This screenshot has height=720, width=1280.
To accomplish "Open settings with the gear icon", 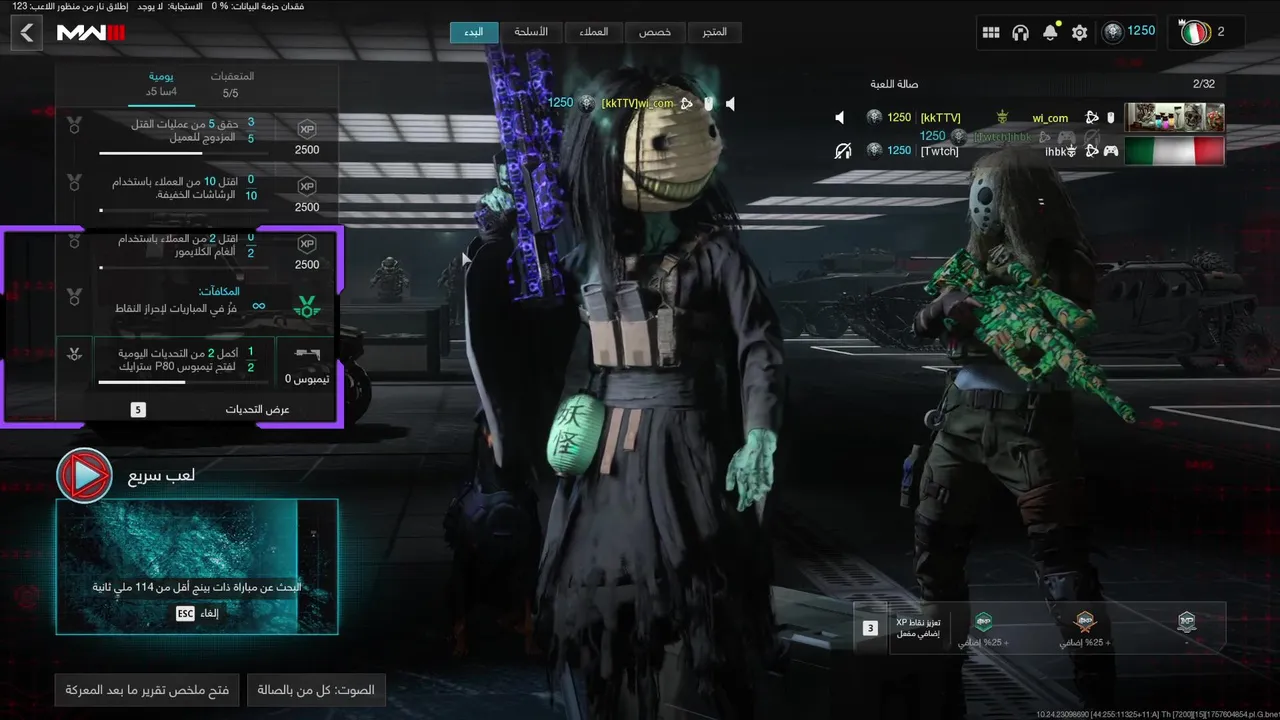I will click(x=1079, y=33).
